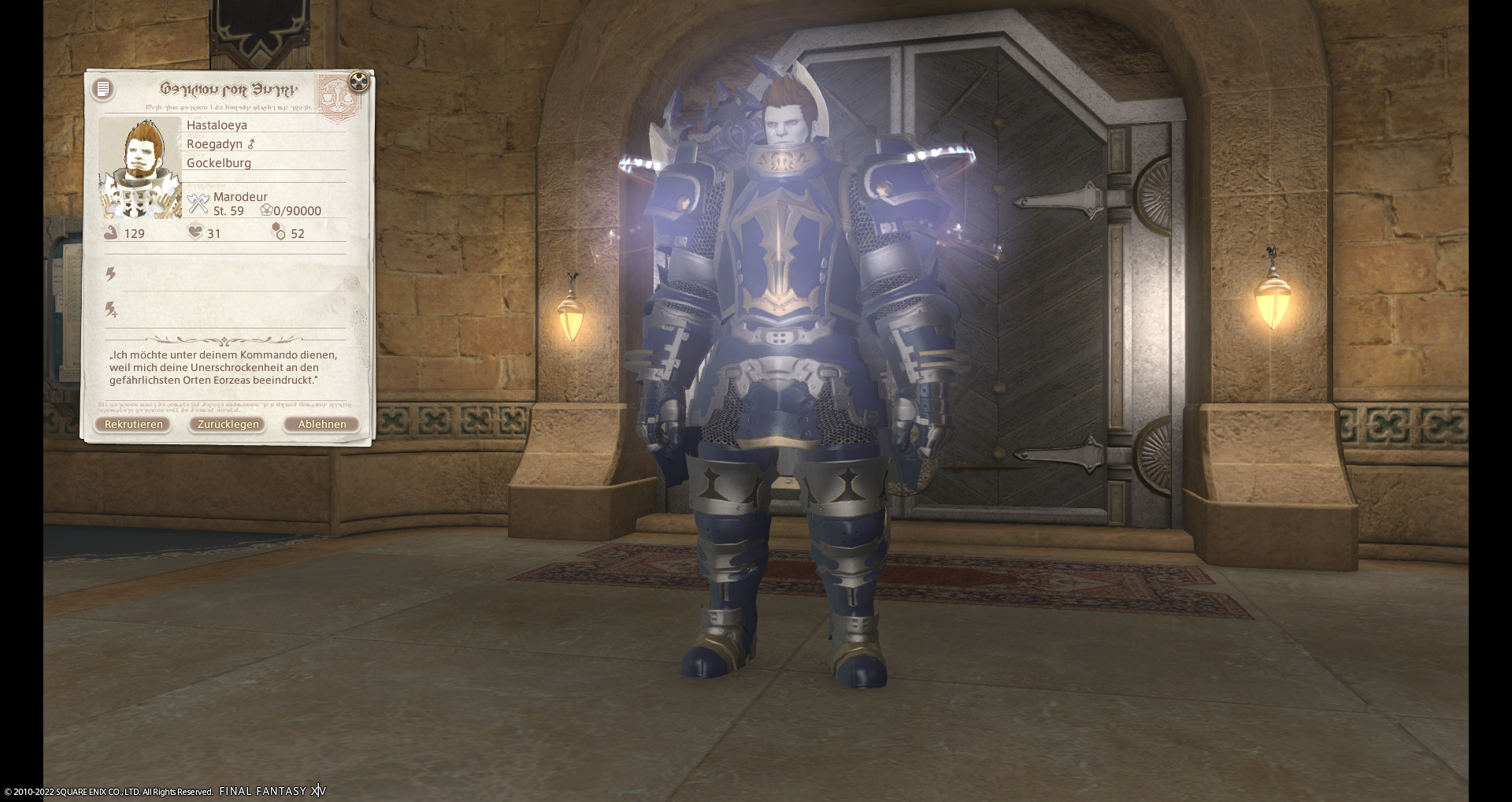Recruit Hastaloeya with the Rekrutieren button
The width and height of the screenshot is (1512, 802).
coord(133,424)
